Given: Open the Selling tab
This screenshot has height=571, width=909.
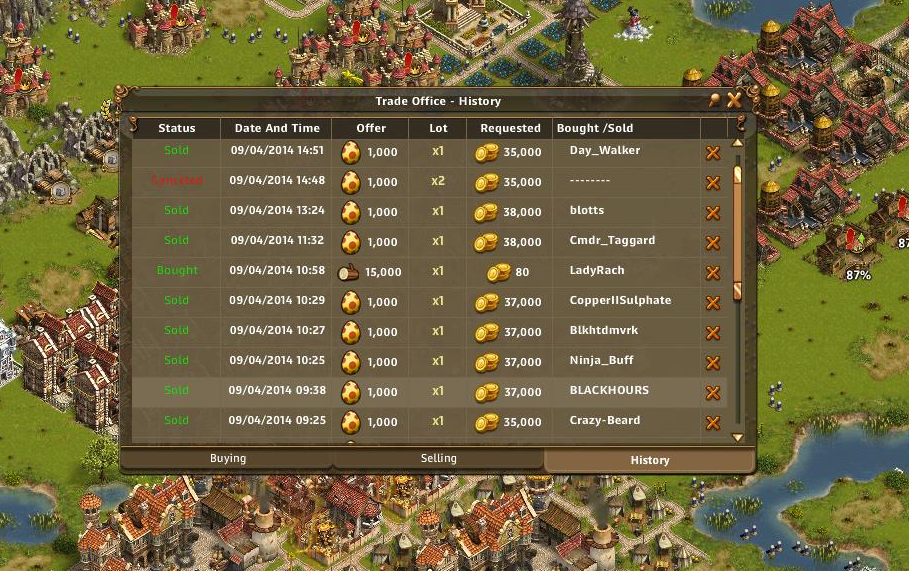Looking at the screenshot, I should coord(438,459).
